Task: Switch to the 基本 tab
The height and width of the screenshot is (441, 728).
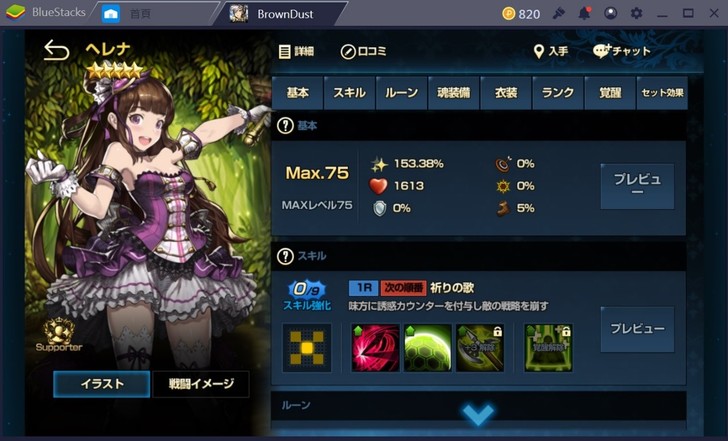Action: click(297, 93)
